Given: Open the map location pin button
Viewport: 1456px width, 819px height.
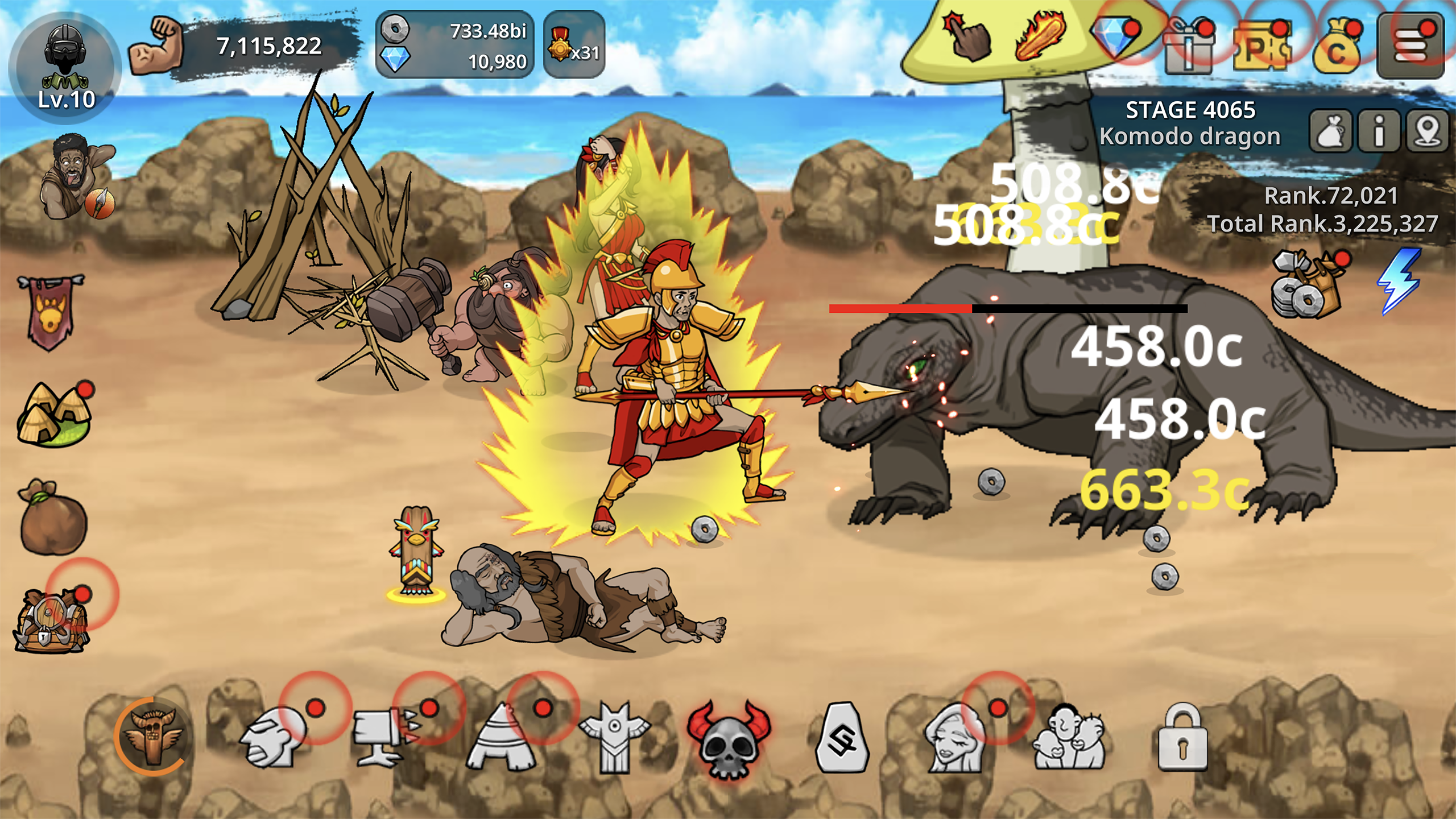Looking at the screenshot, I should (x=1428, y=132).
